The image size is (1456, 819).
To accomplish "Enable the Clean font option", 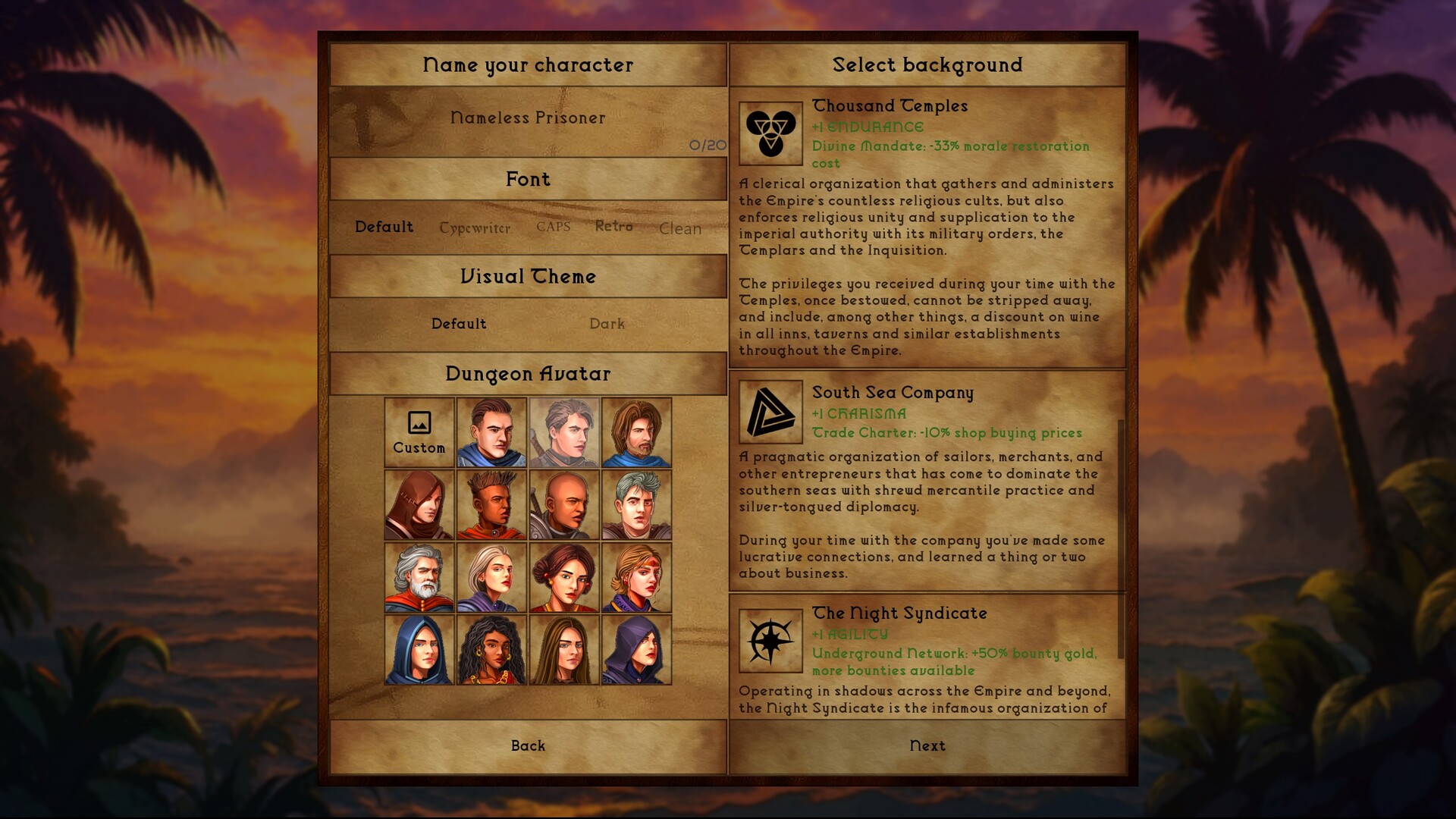I will (x=679, y=229).
